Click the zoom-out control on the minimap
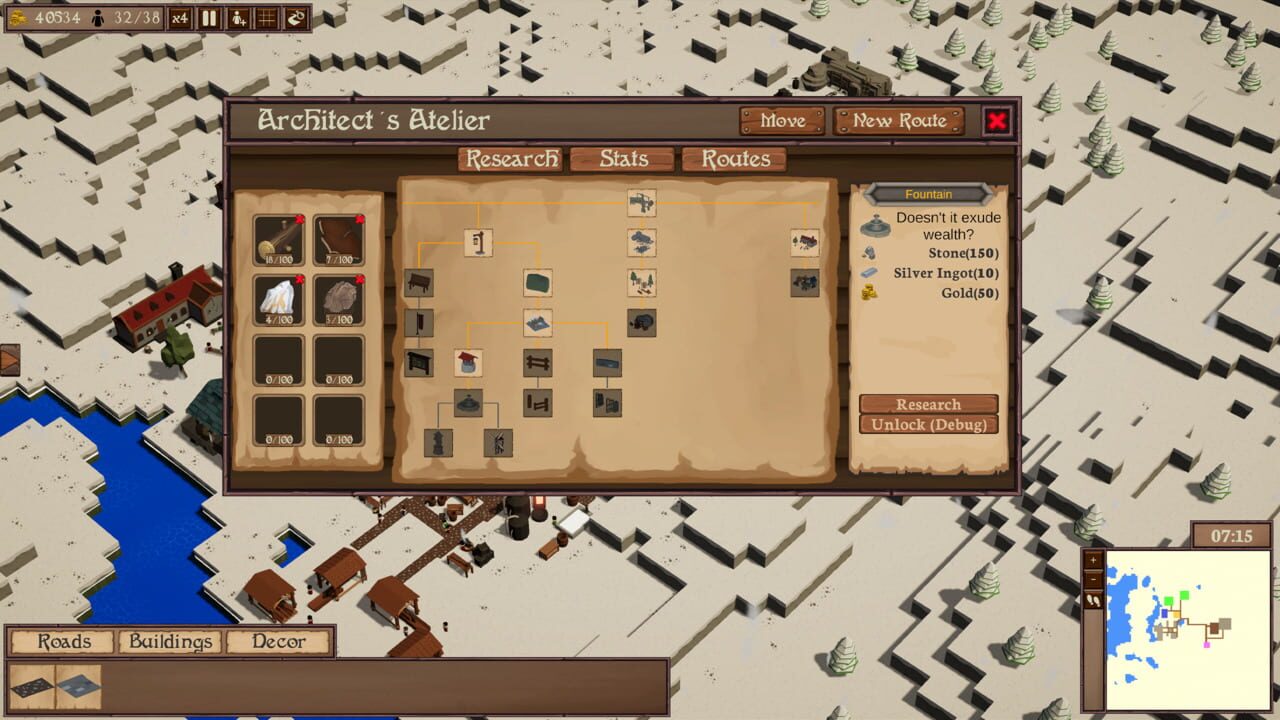This screenshot has width=1280, height=720. [1092, 580]
